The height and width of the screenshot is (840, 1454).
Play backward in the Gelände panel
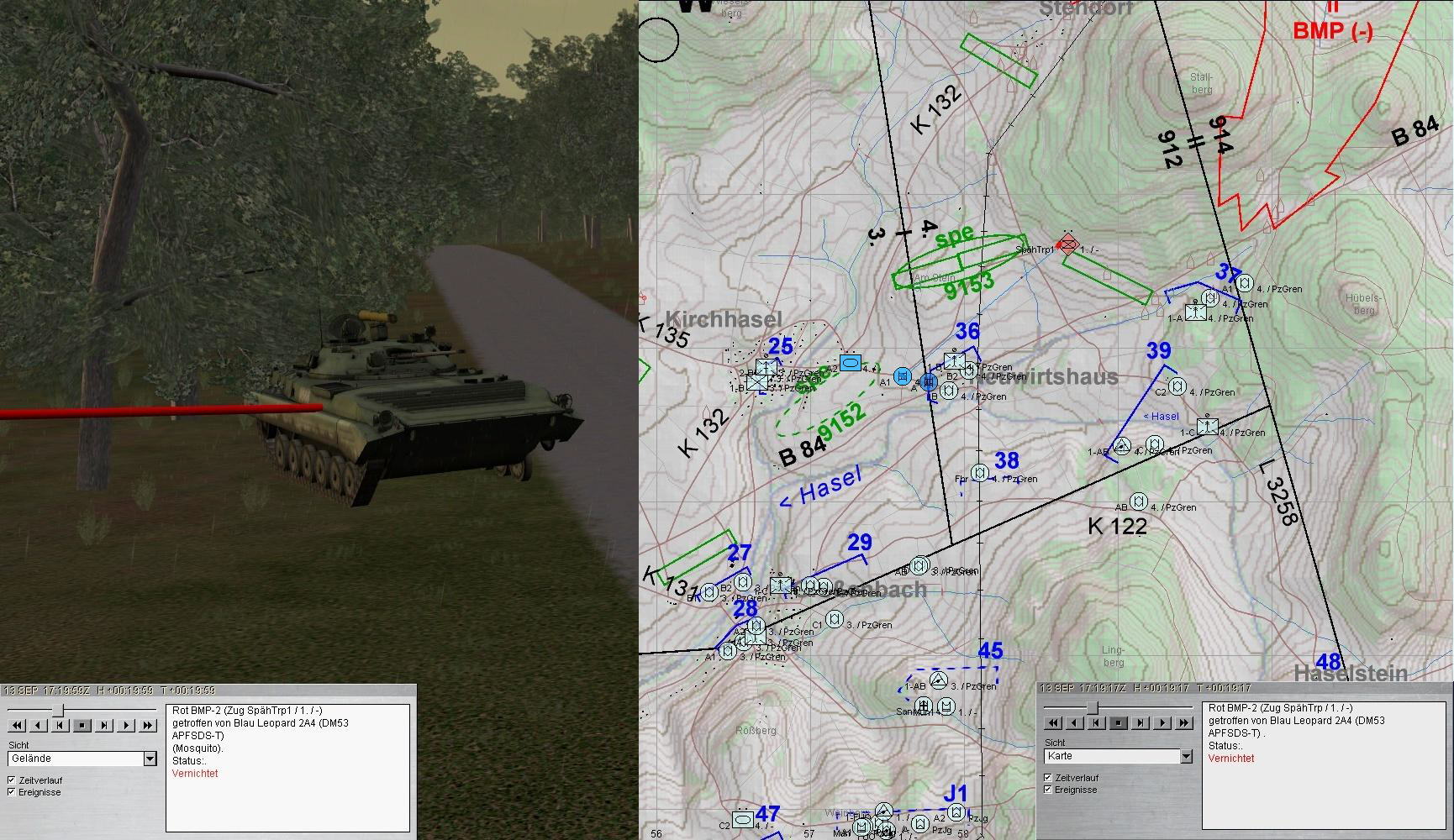tap(39, 725)
